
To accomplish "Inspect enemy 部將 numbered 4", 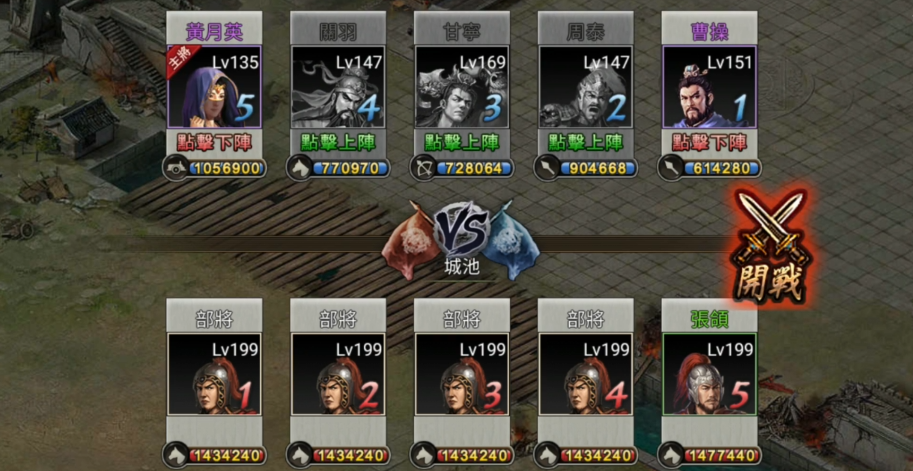I will (x=586, y=375).
